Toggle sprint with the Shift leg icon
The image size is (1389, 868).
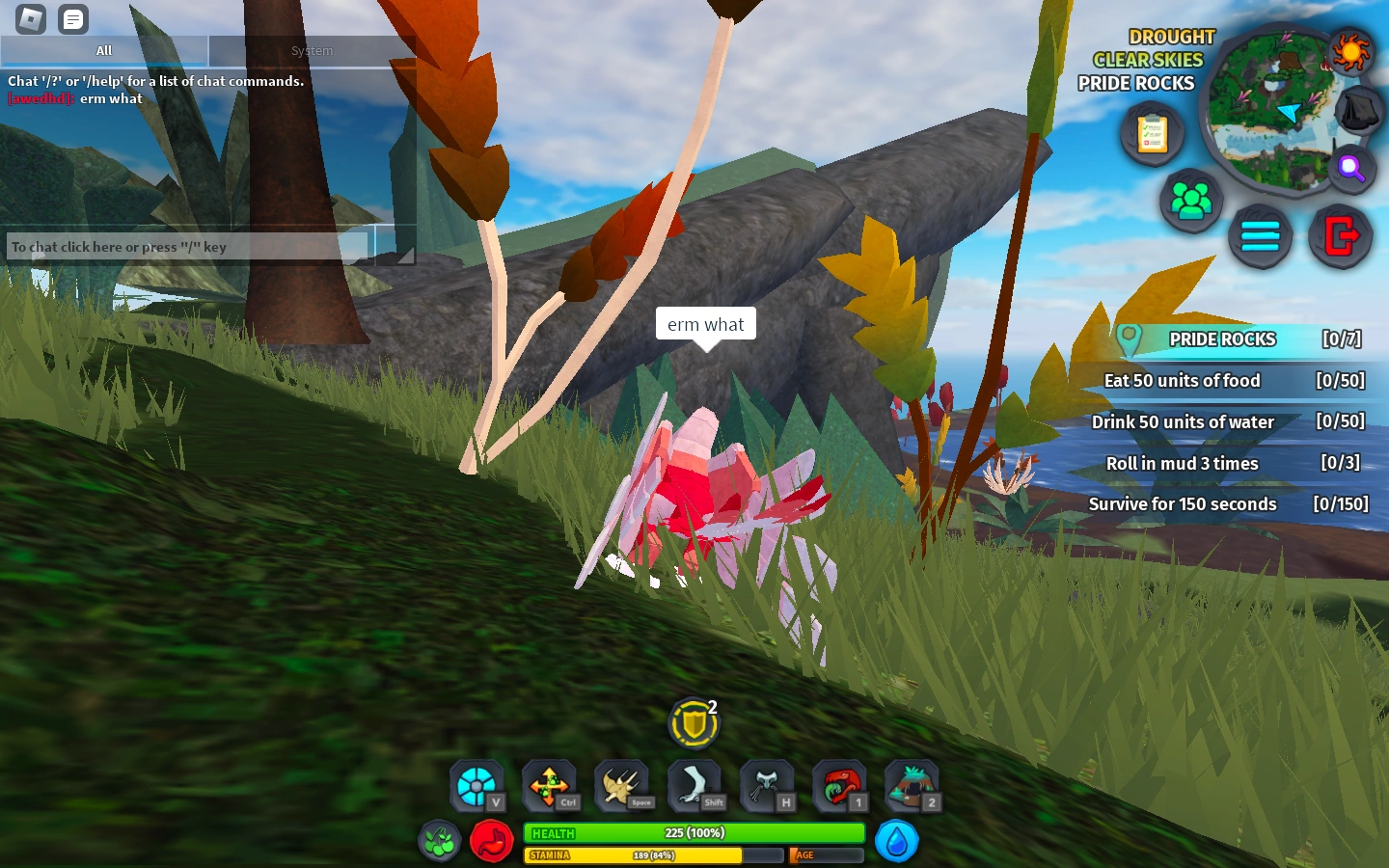[694, 785]
